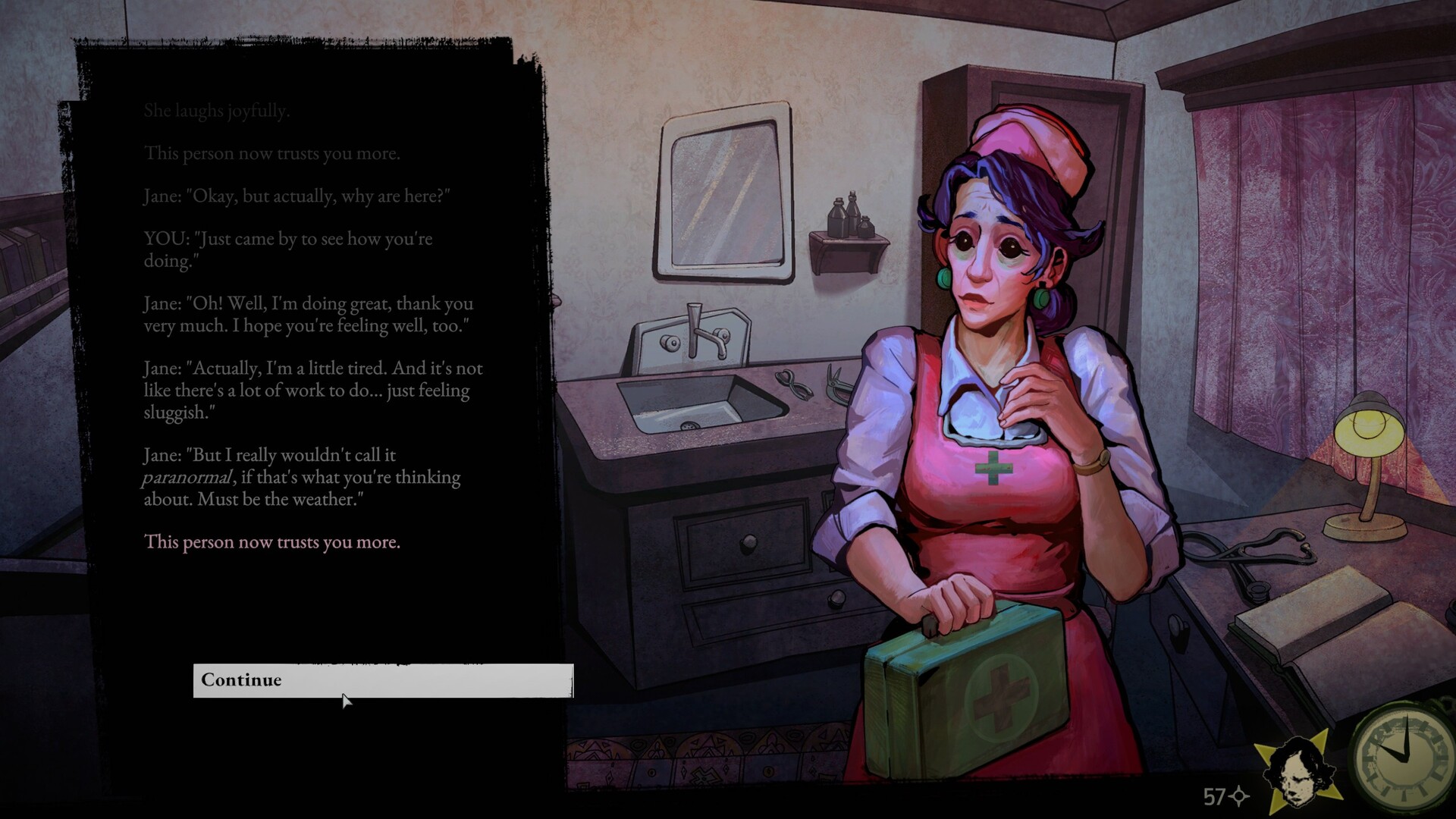This screenshot has height=819, width=1456.
Task: Click the line 'This person now trusts you more.'
Action: coord(273,542)
